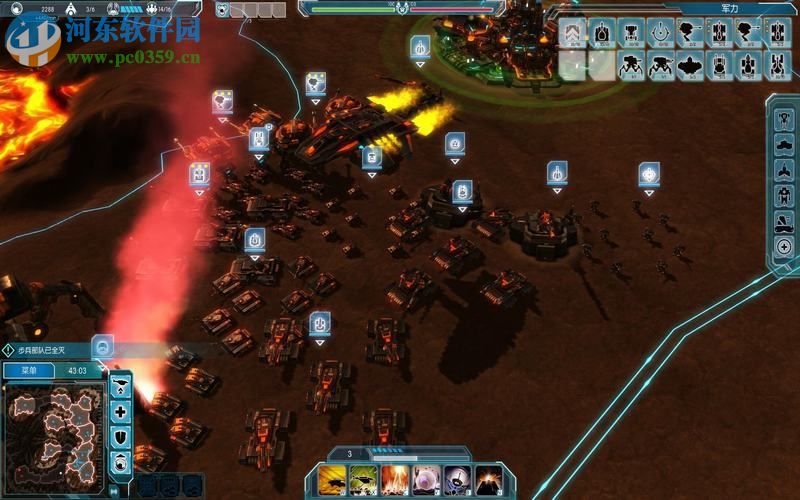Viewport: 800px width, 500px height.
Task: Click the plus sign command button
Action: click(121, 412)
